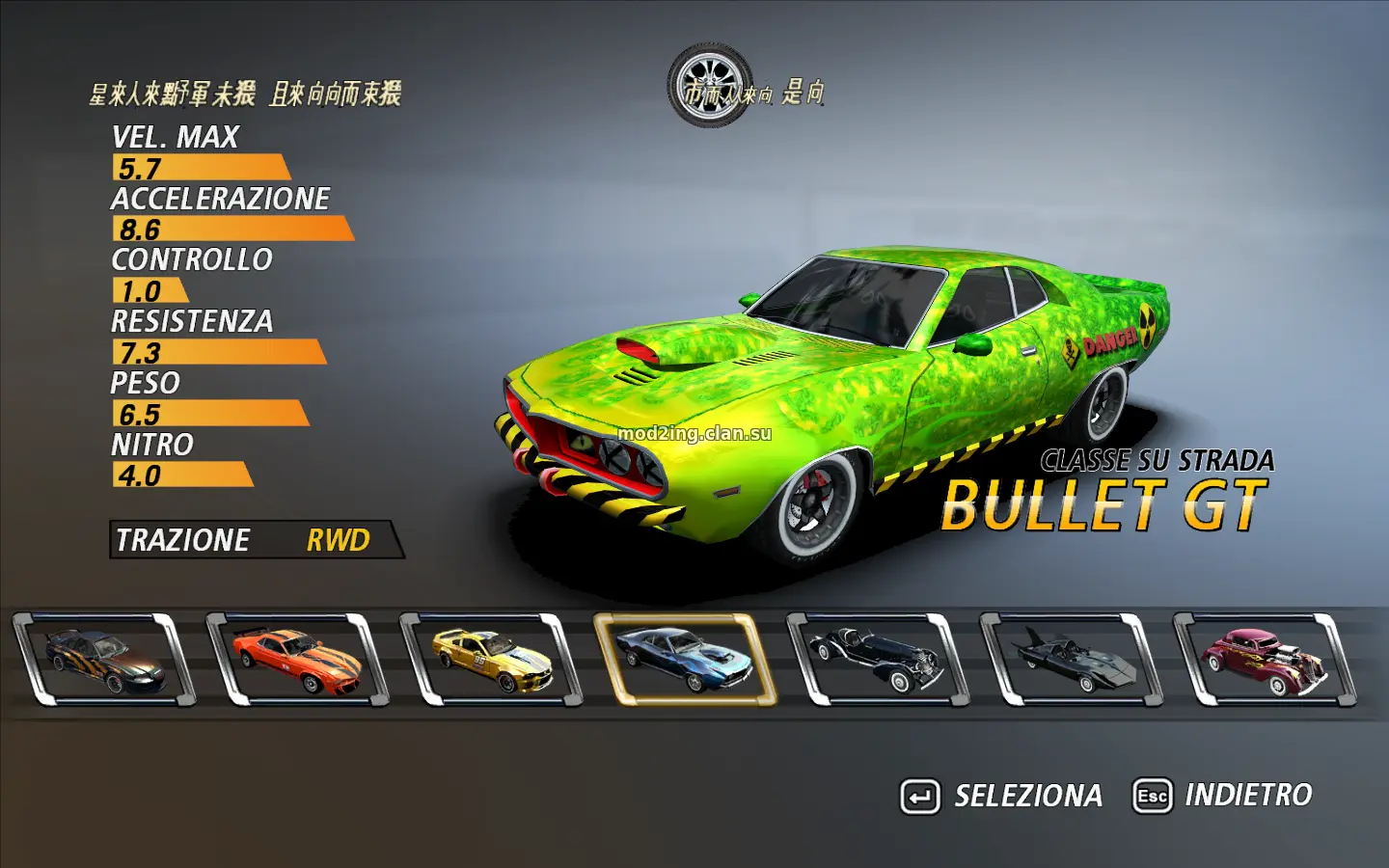The height and width of the screenshot is (868, 1389).
Task: Select the black car with orange tiger stripes
Action: click(104, 660)
